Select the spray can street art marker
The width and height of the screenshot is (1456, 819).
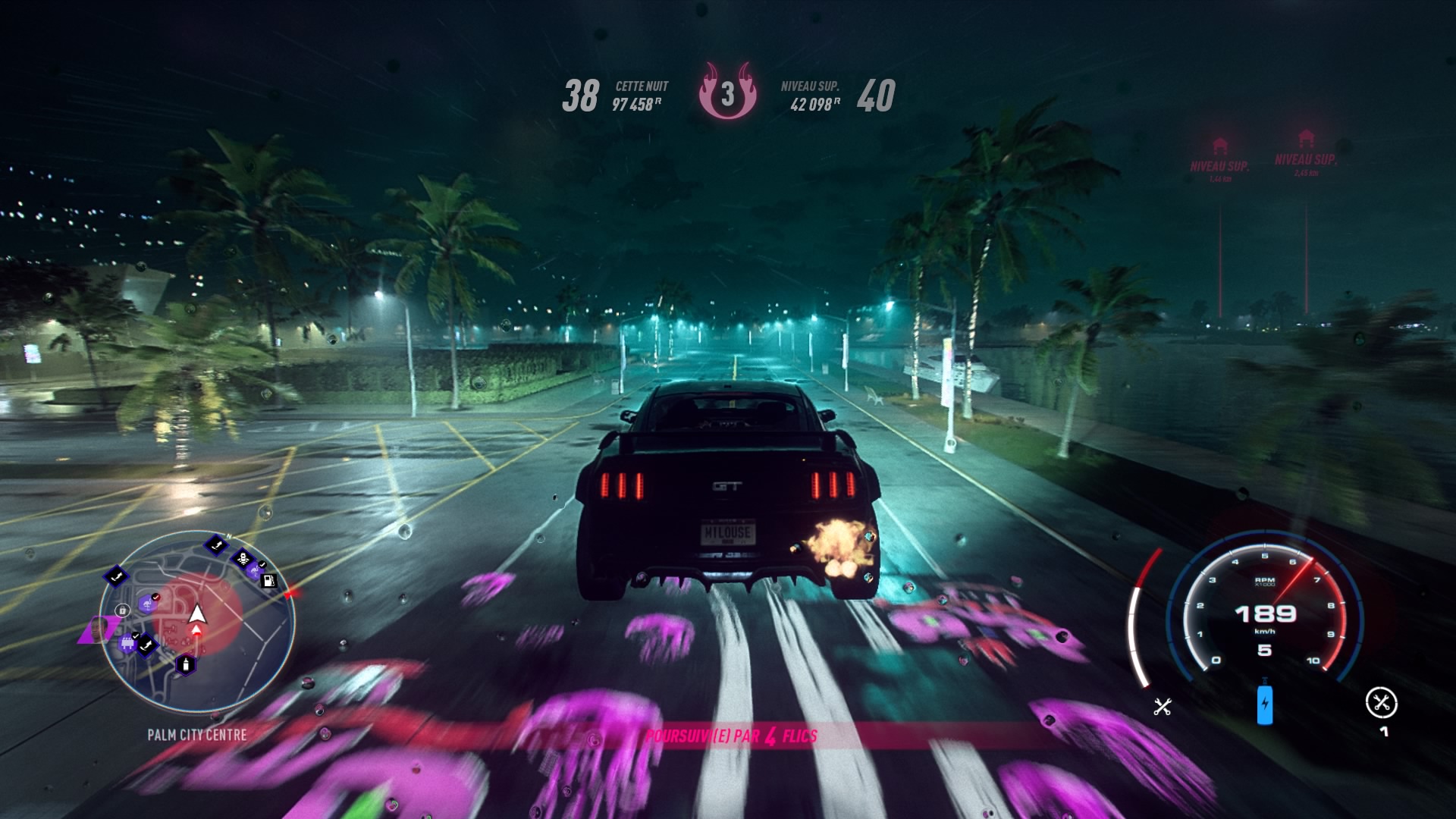coord(185,666)
